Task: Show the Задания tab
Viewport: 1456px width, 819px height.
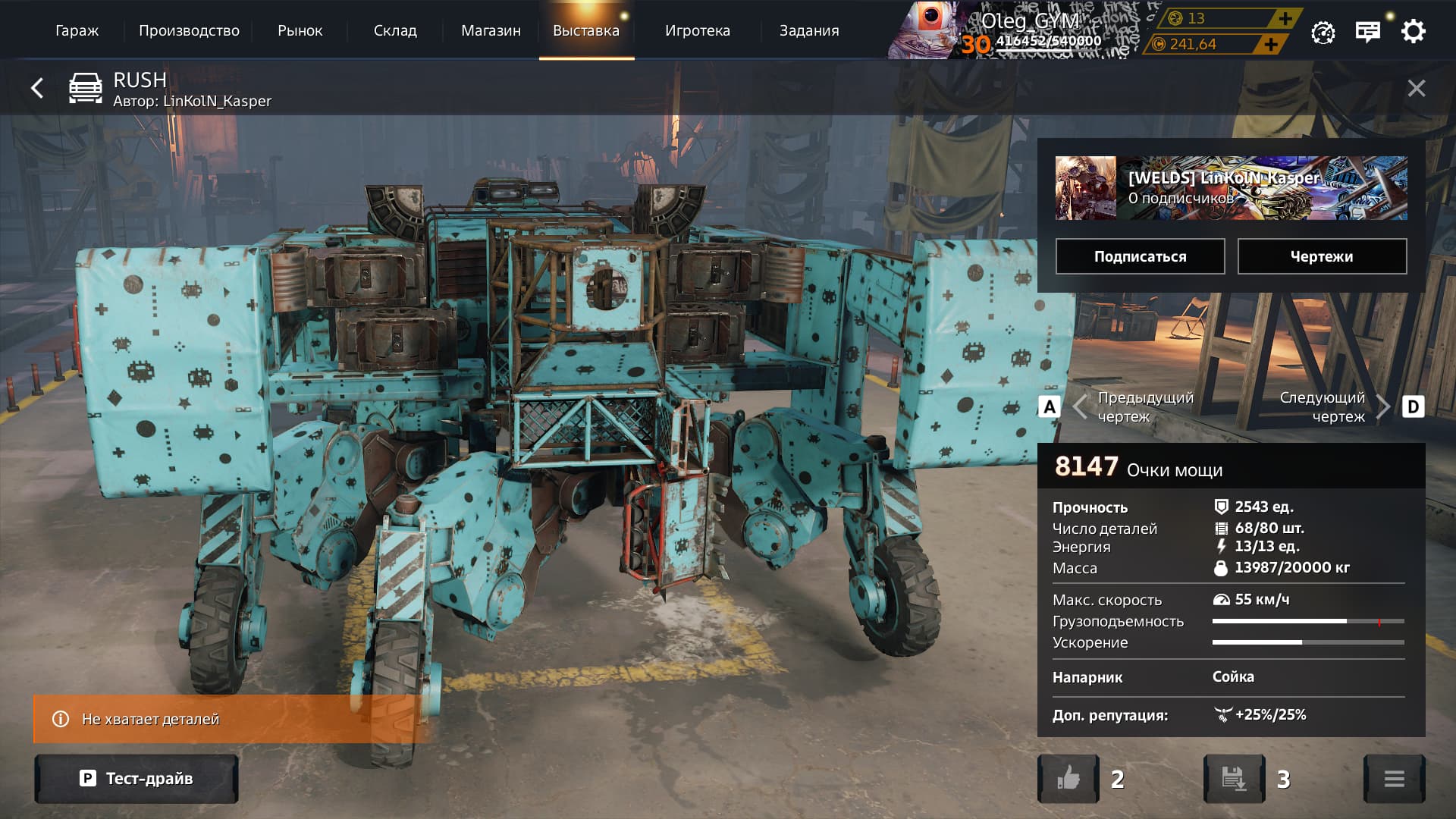Action: pos(809,31)
